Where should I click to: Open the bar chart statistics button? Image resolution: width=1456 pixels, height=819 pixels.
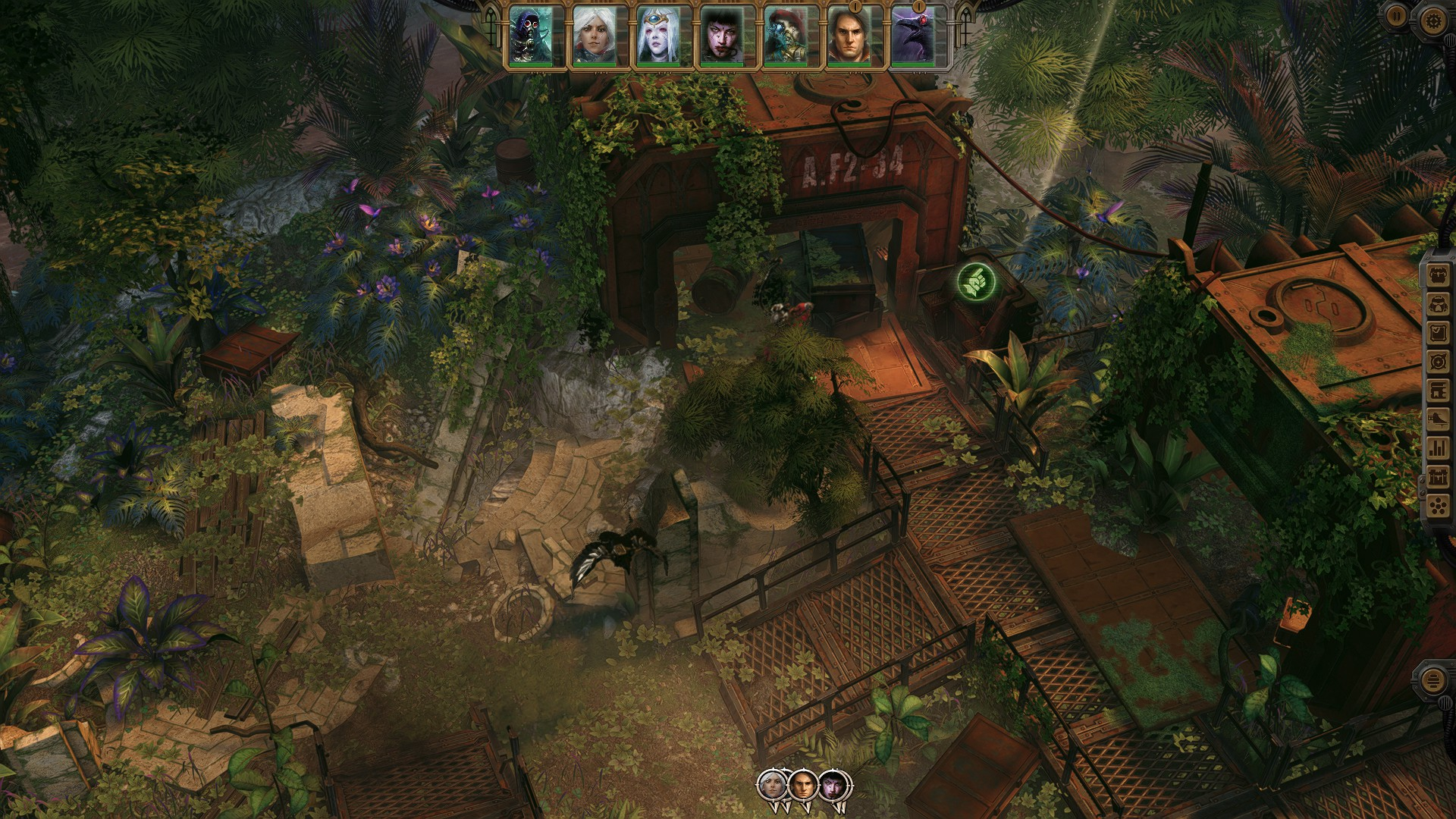pyautogui.click(x=1439, y=448)
